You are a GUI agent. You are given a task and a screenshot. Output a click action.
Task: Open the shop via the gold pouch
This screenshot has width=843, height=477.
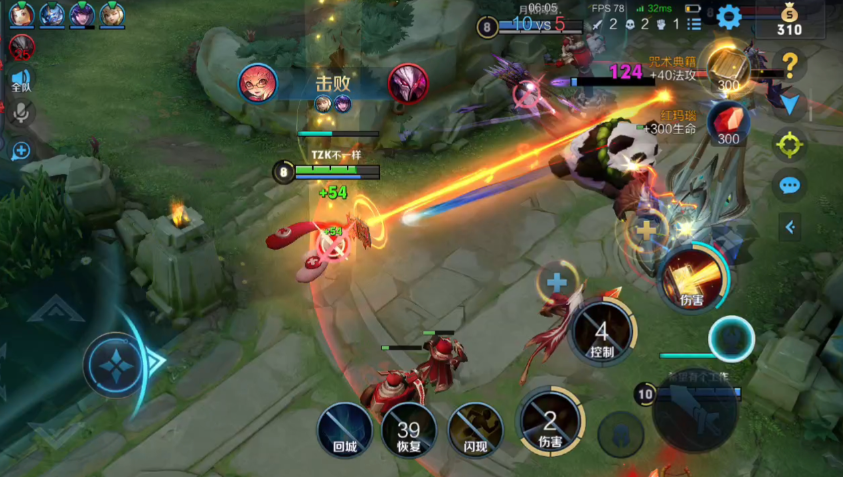[x=790, y=20]
